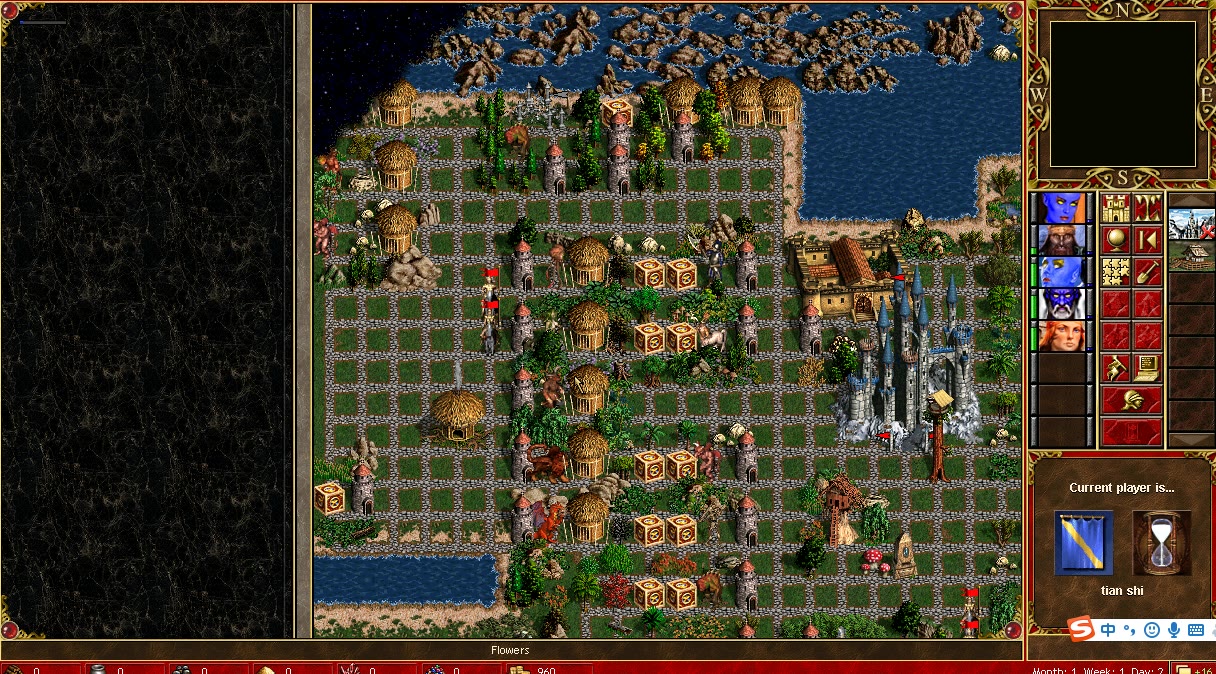Click the globe quest log button

[x=1116, y=240]
